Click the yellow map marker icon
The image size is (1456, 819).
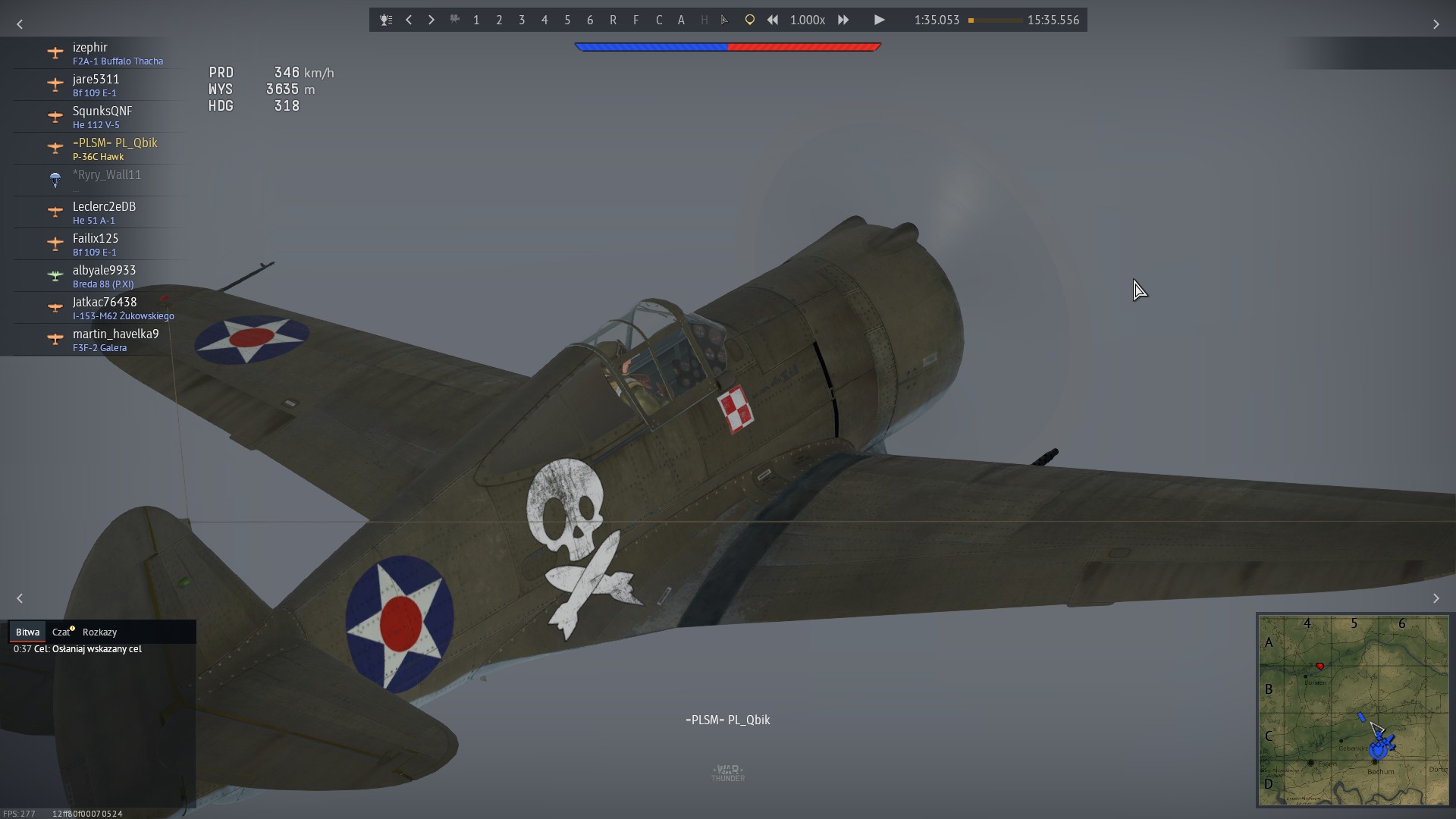pyautogui.click(x=749, y=20)
